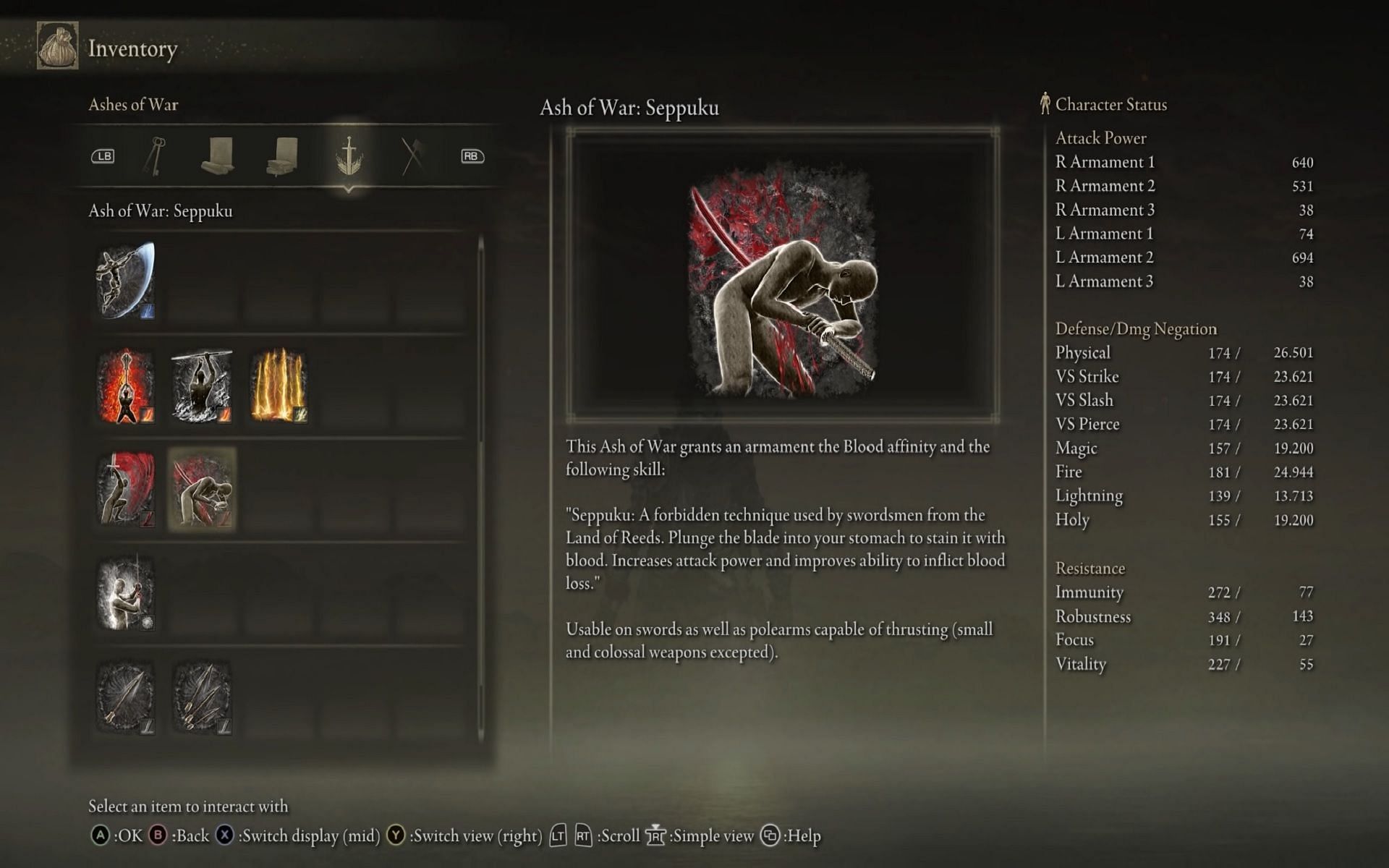Click the Inventory pouch icon in the header
The image size is (1389, 868).
point(57,47)
